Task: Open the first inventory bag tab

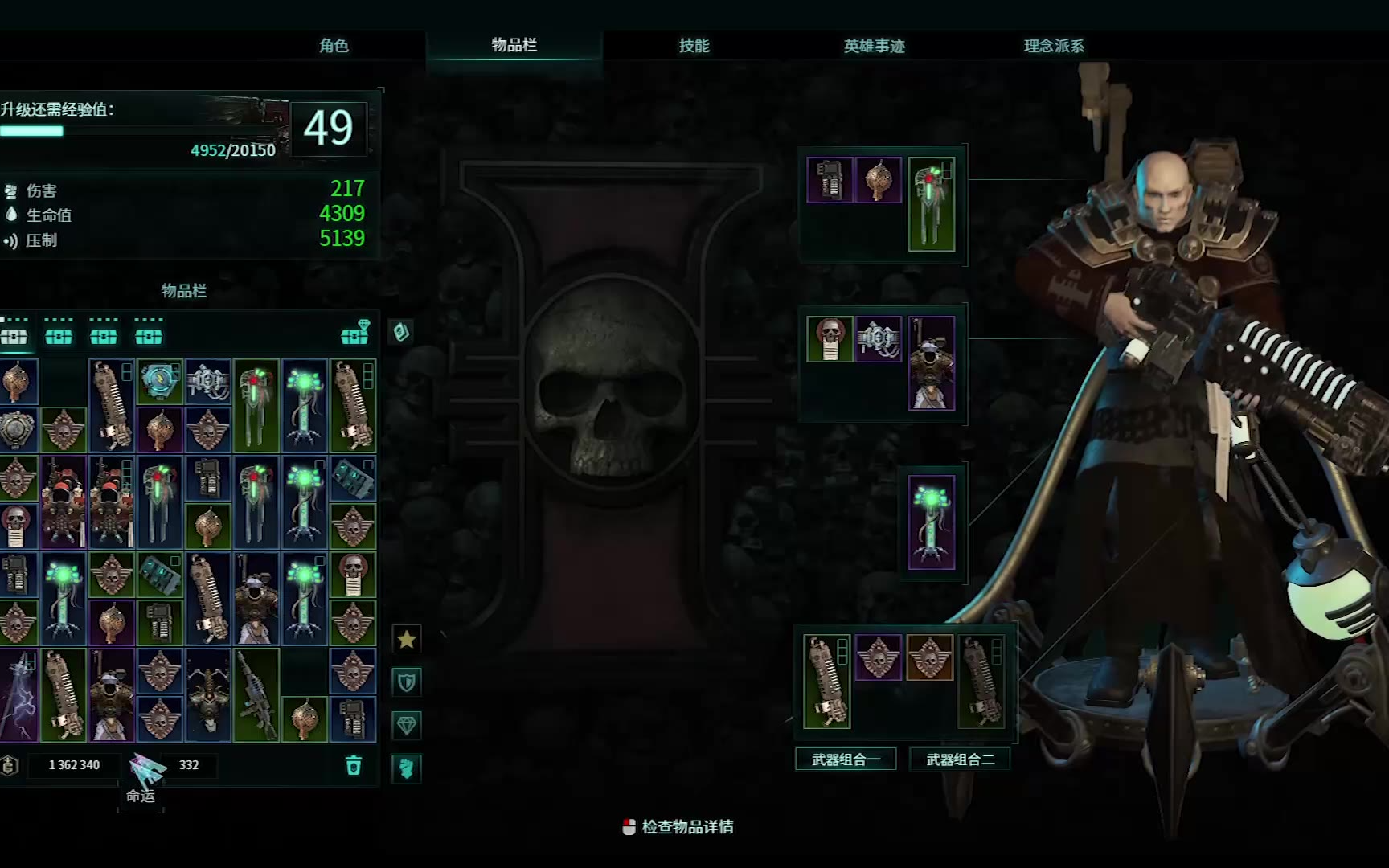Action: point(14,334)
